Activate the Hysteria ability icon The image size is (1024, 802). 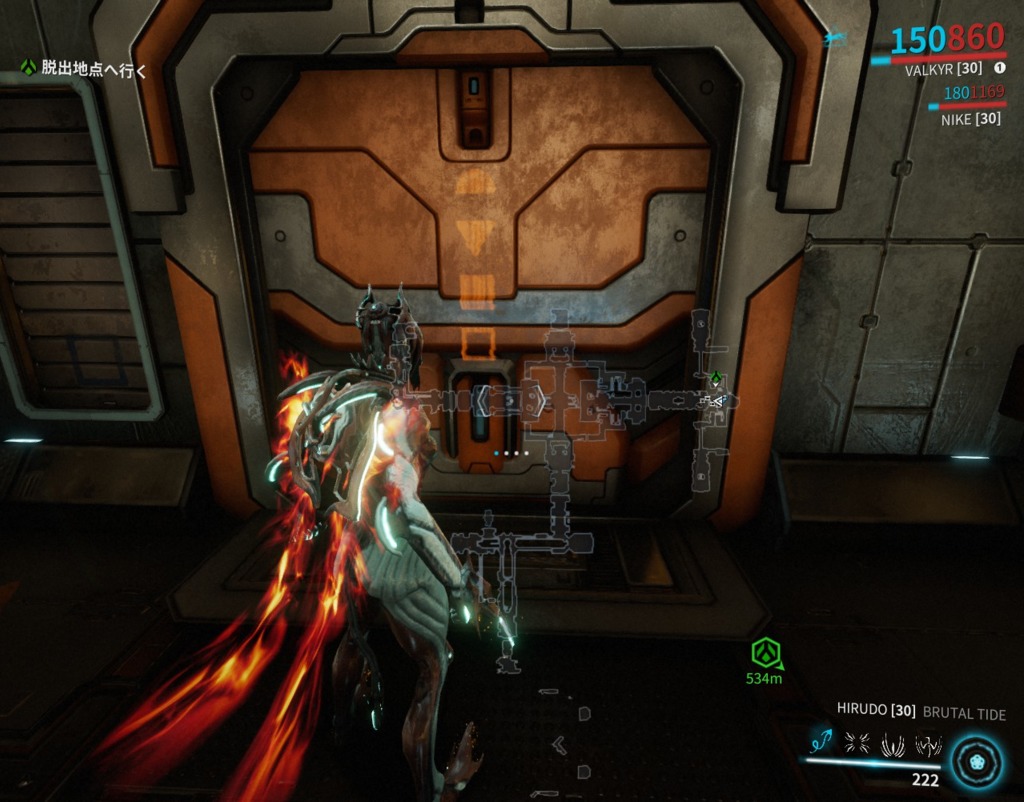tap(928, 742)
